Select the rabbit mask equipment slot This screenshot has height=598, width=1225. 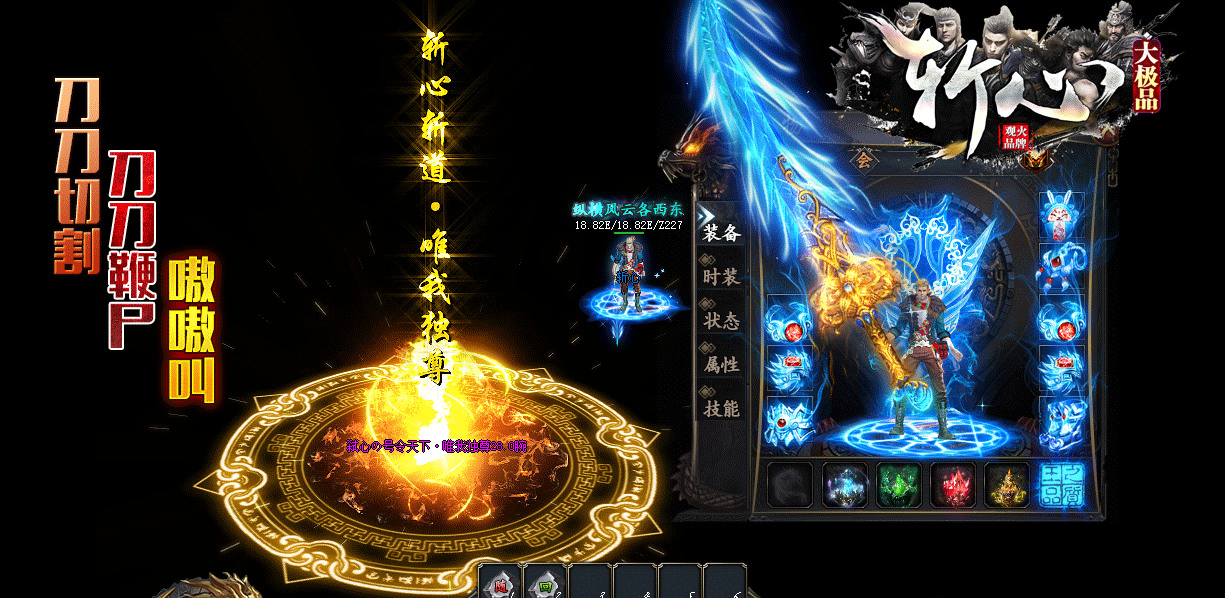coord(1062,215)
